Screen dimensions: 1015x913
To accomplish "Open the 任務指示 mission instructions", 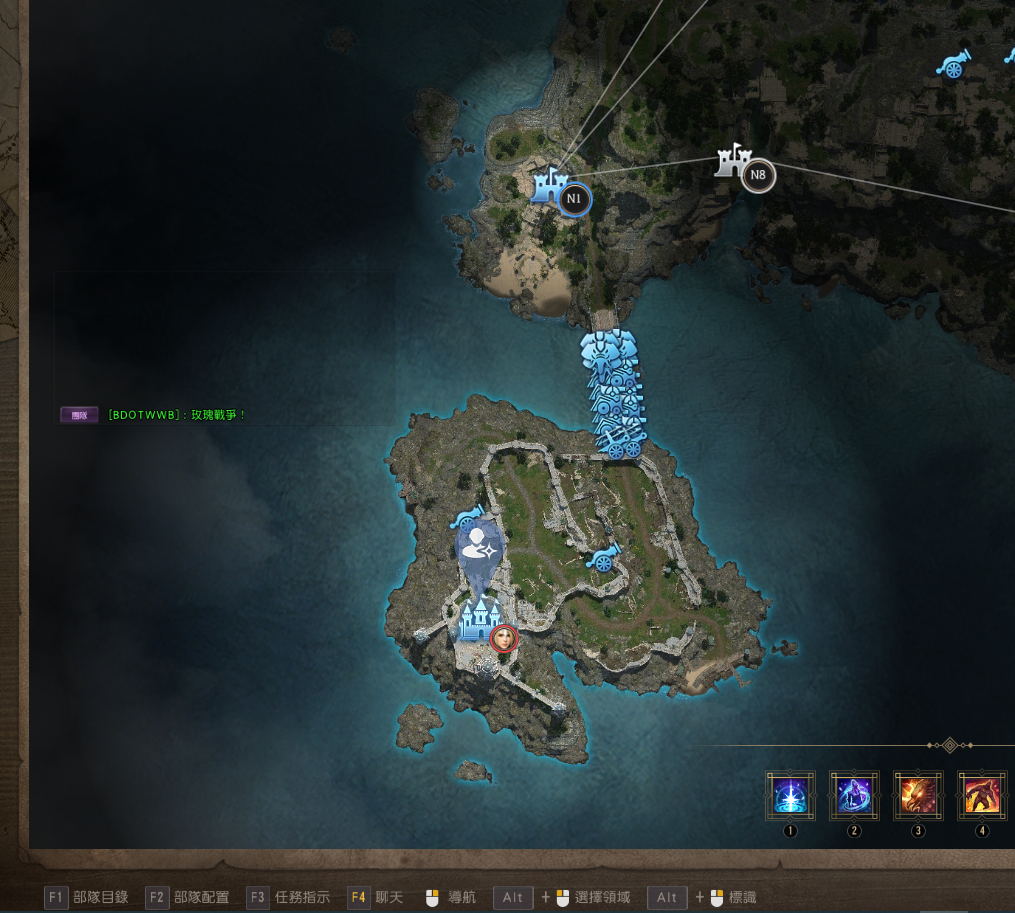I will [x=288, y=897].
